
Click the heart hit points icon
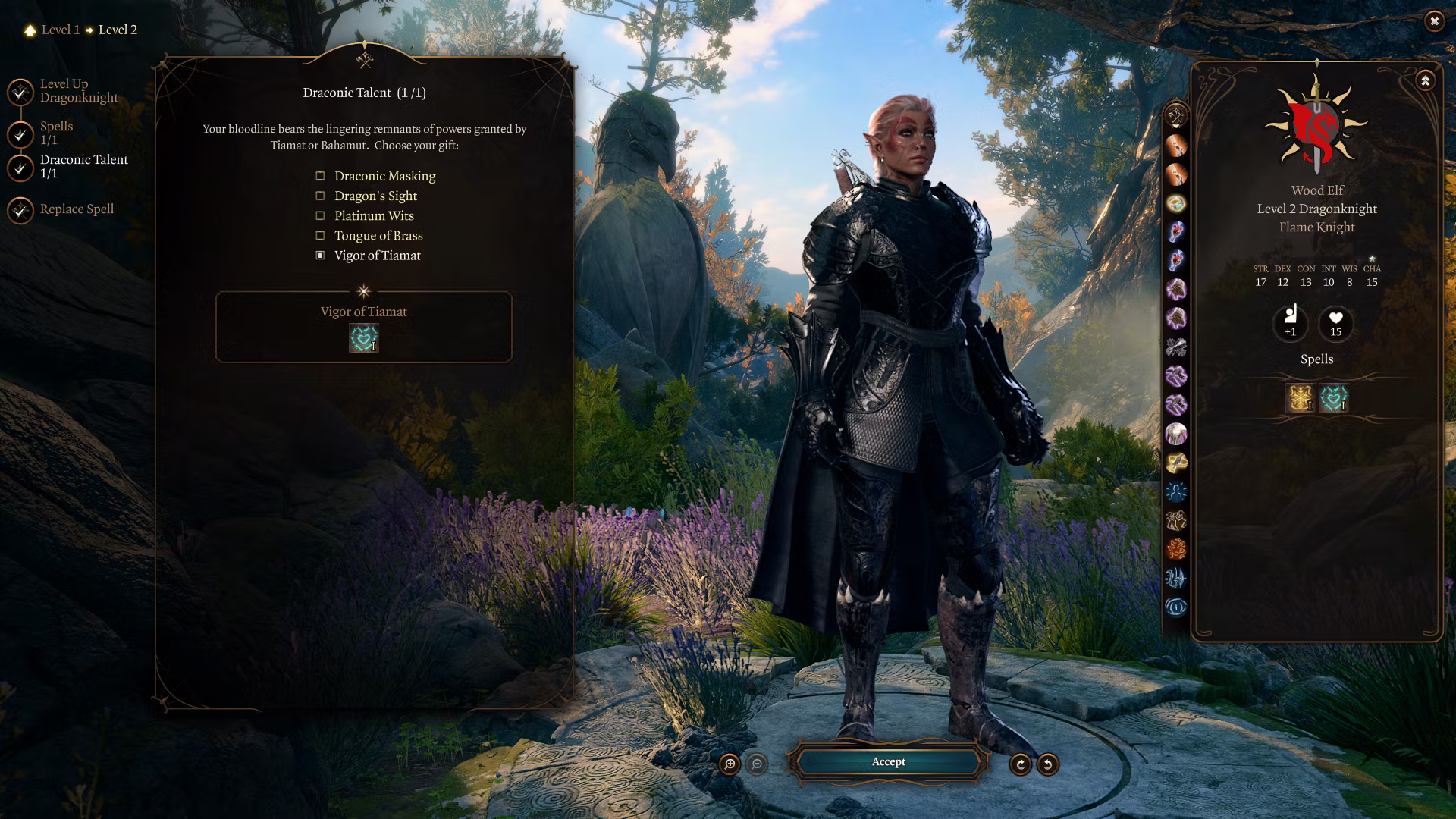[x=1335, y=323]
